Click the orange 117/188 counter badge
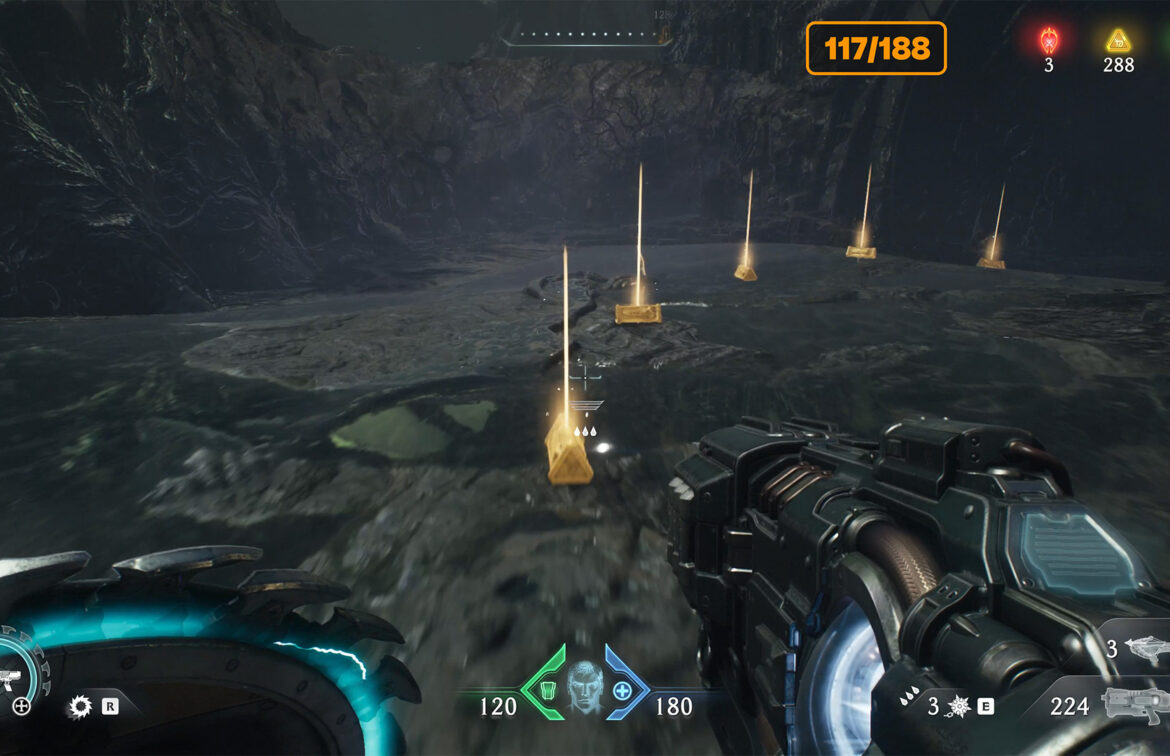Screen dimensions: 1170x756 pyautogui.click(x=876, y=48)
